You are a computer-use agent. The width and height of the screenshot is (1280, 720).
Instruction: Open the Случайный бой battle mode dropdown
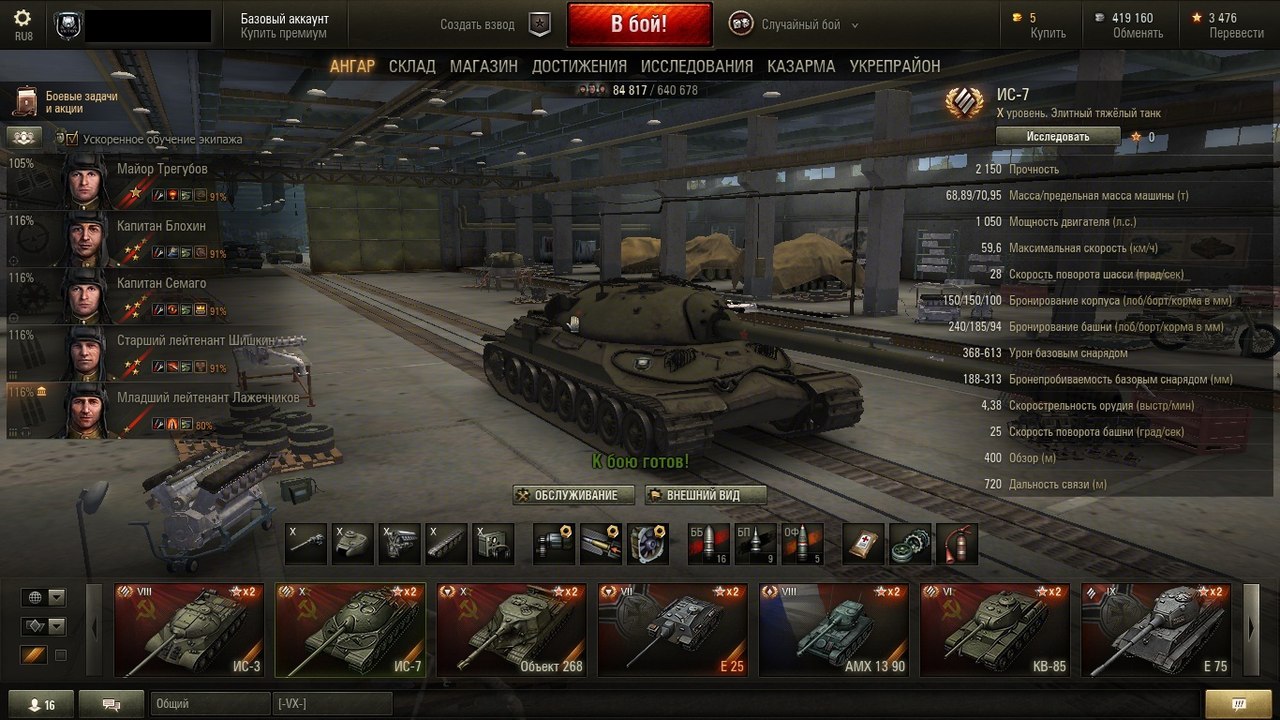[809, 24]
